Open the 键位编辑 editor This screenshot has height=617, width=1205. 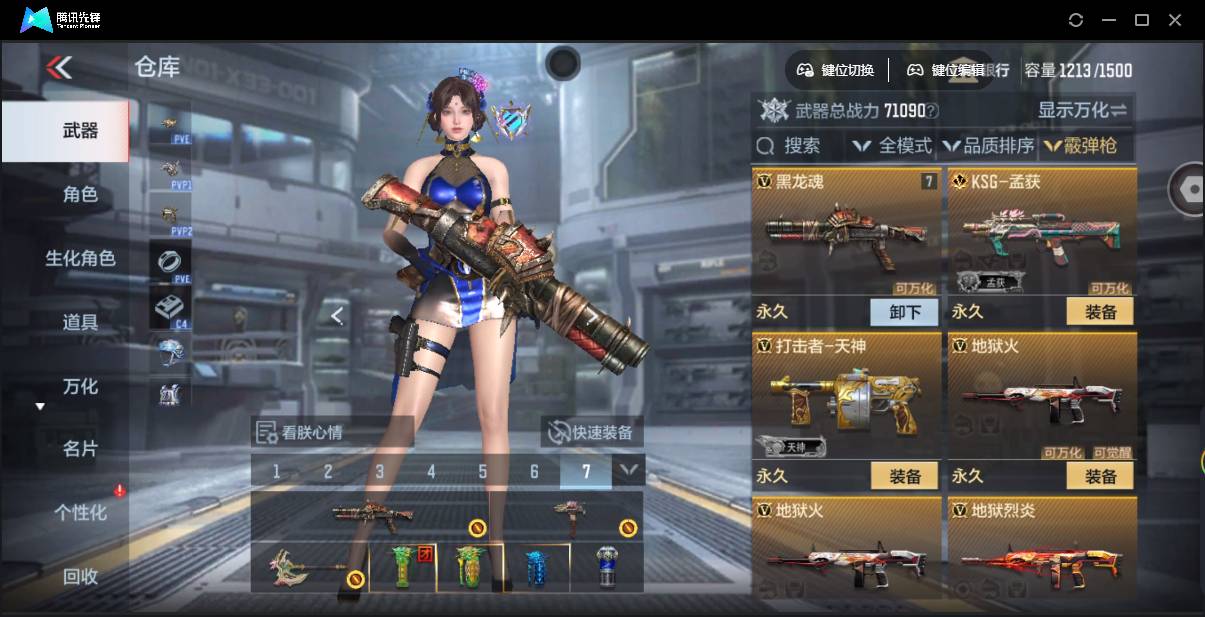point(945,70)
